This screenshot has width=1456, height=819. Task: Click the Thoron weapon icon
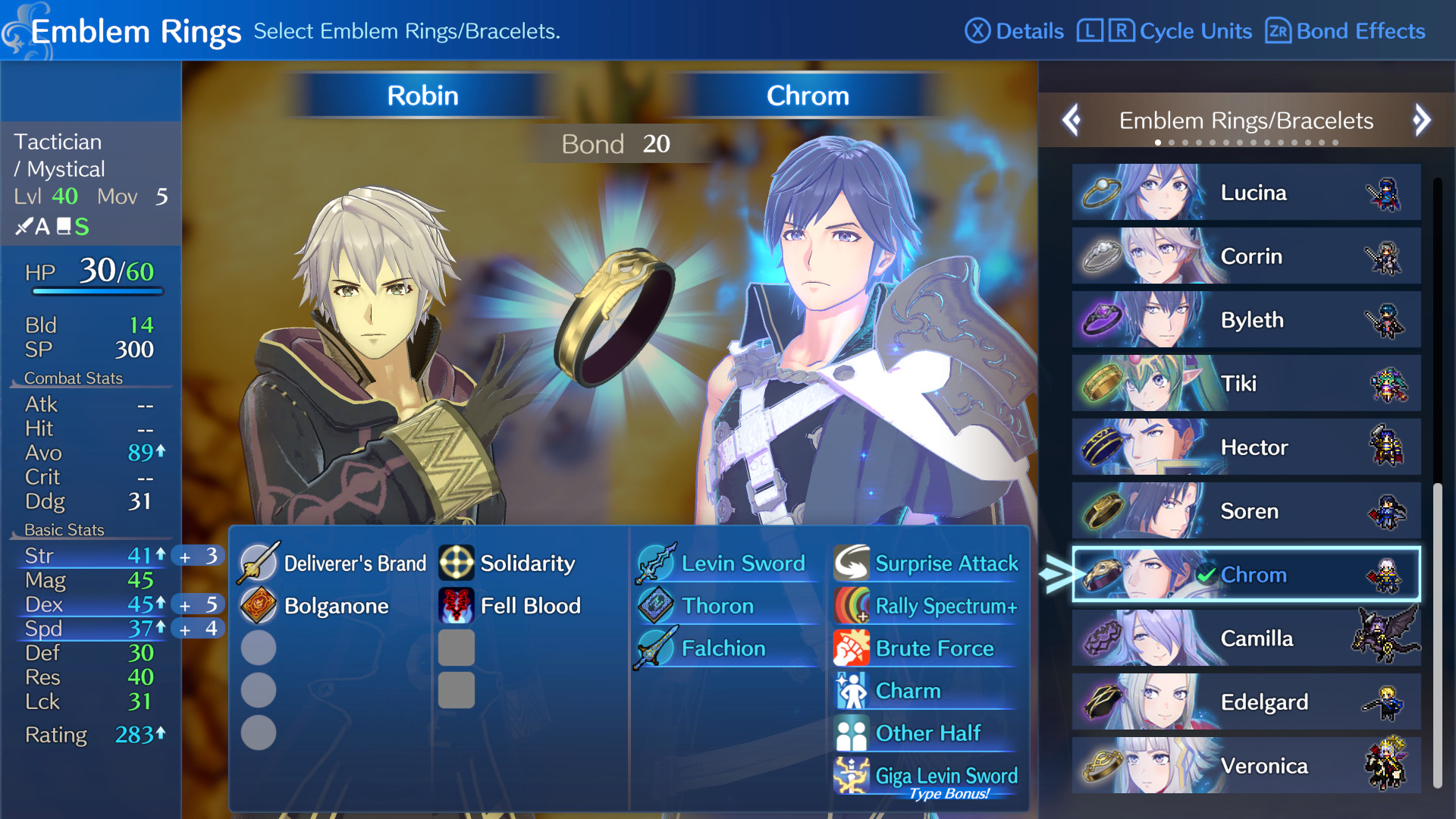657,606
